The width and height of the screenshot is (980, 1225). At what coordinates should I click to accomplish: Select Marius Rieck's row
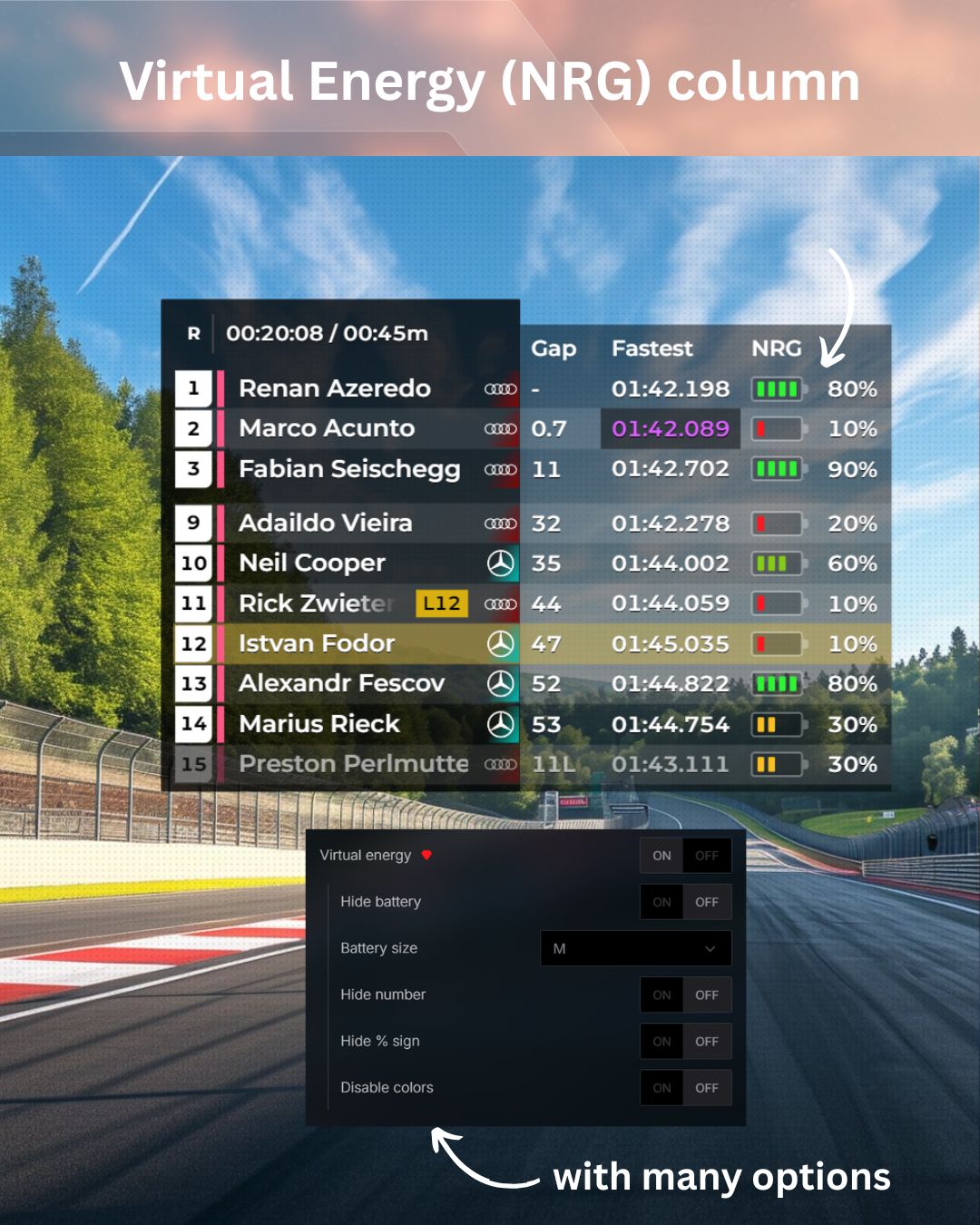tap(319, 724)
